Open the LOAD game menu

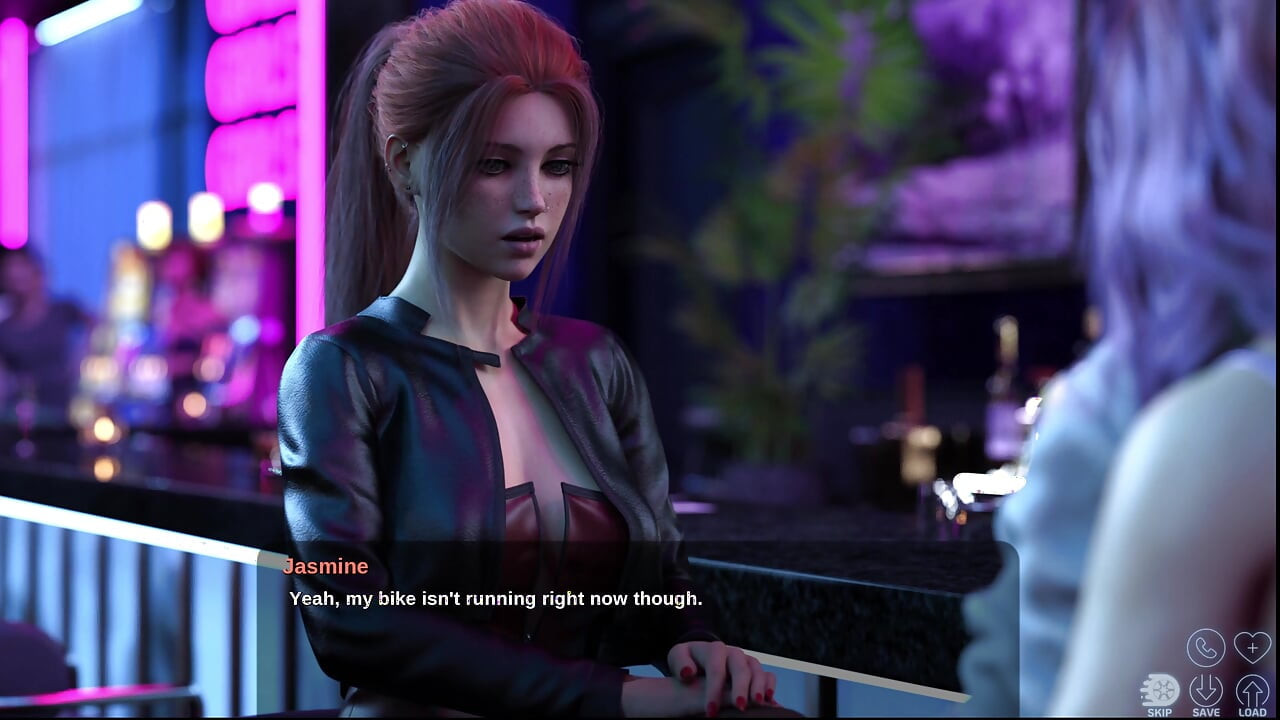1252,692
